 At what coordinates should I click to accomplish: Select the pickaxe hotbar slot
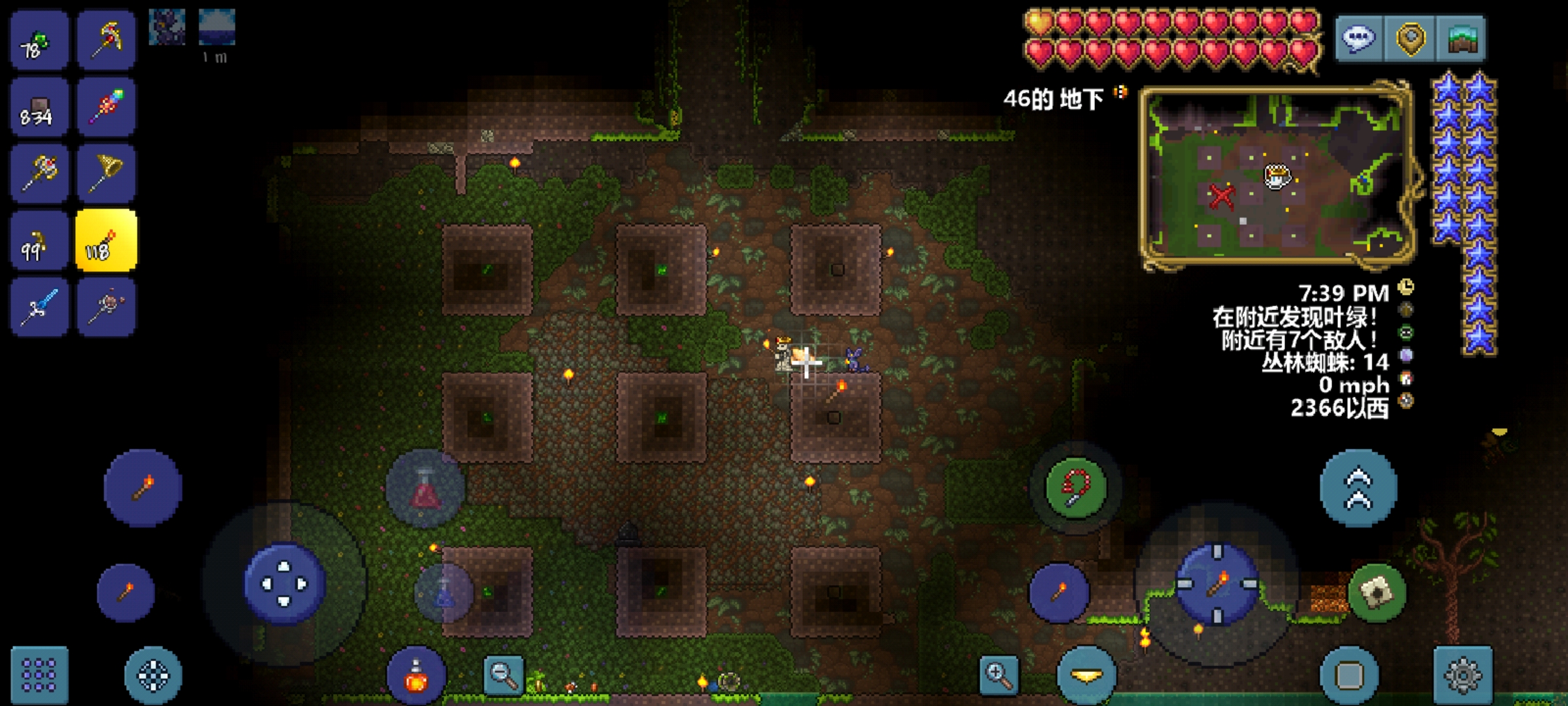coord(106,40)
